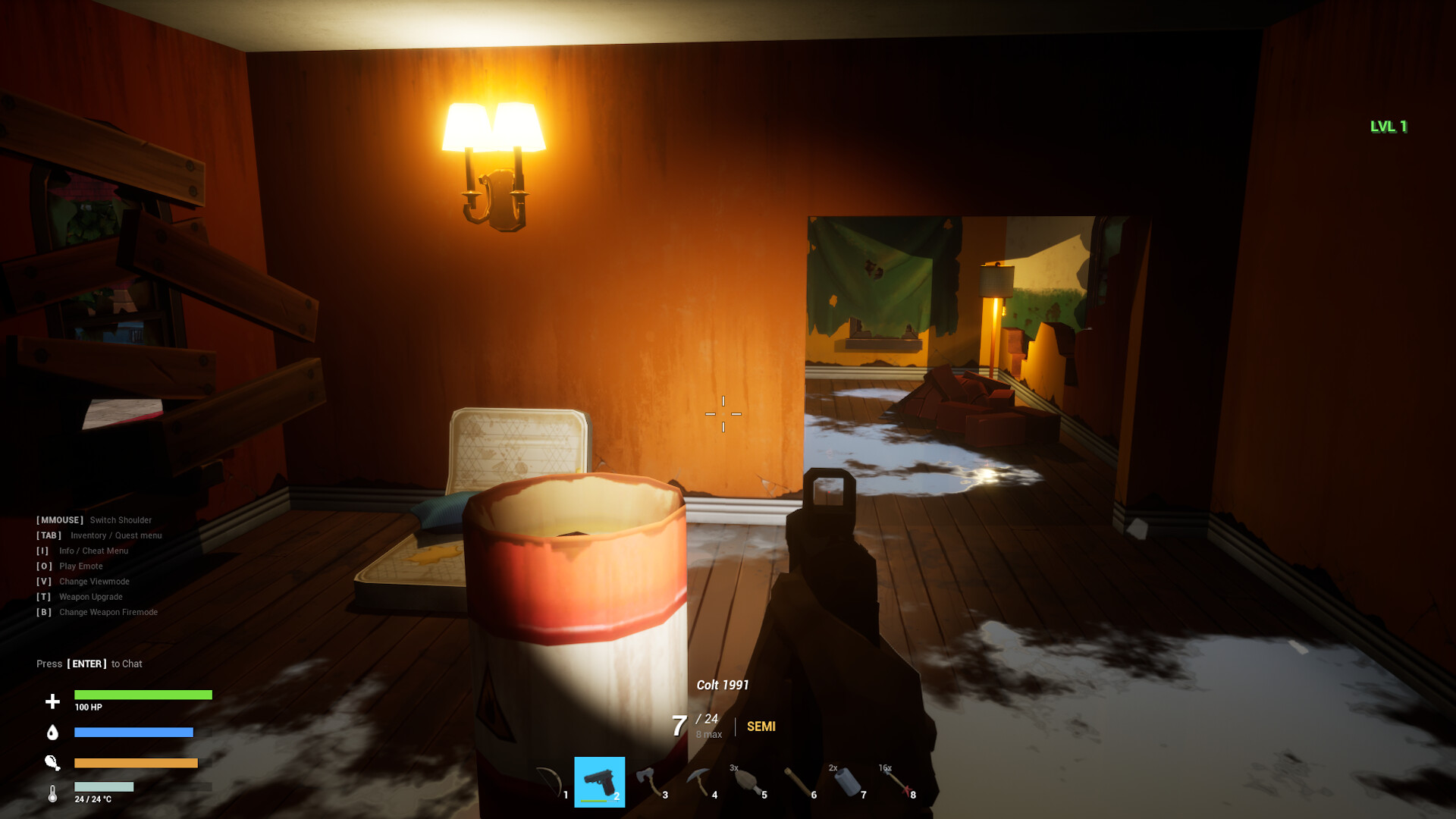Click the green HP bar
The height and width of the screenshot is (819, 1456).
tap(143, 695)
